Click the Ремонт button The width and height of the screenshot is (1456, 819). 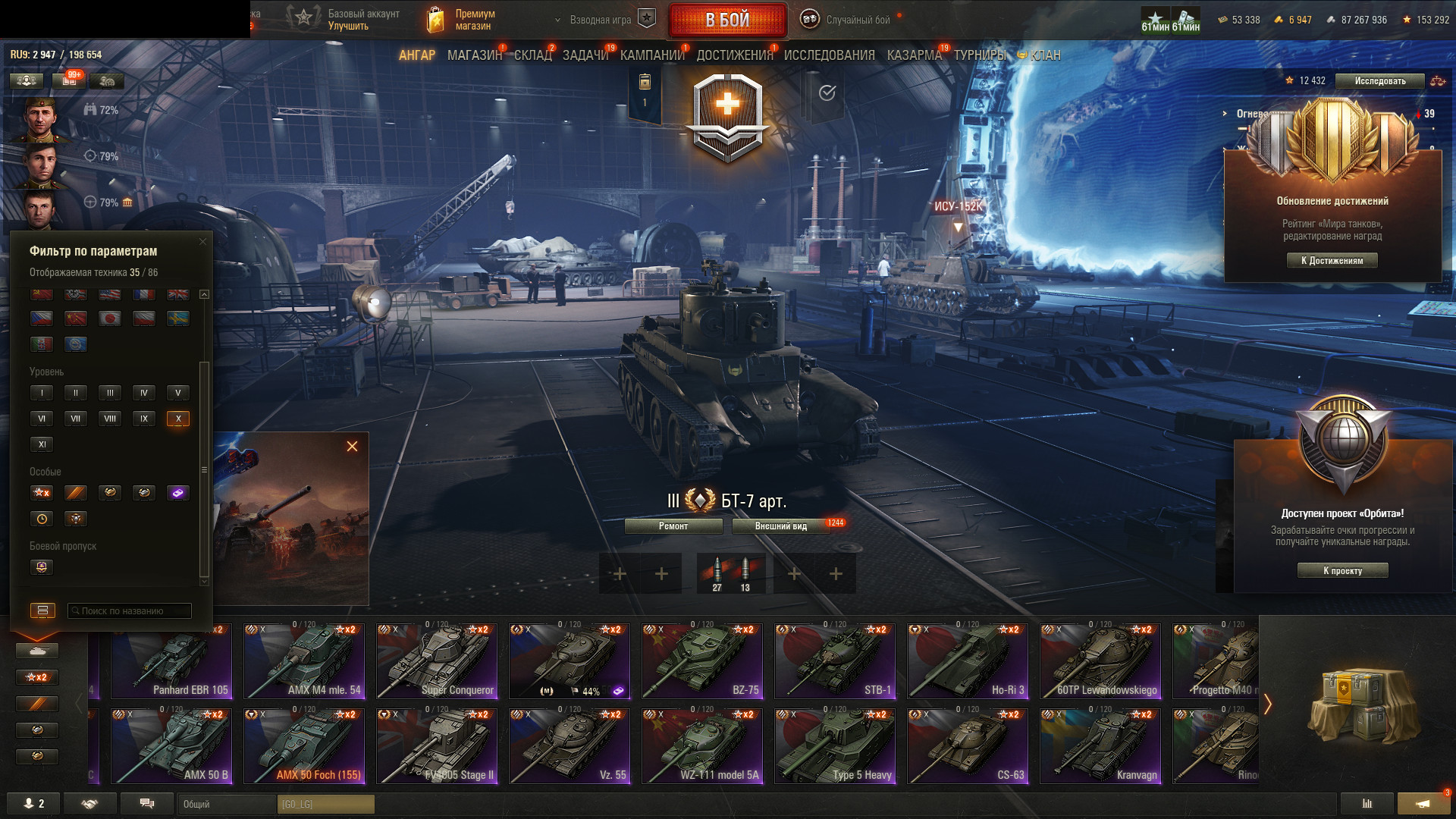click(x=673, y=526)
